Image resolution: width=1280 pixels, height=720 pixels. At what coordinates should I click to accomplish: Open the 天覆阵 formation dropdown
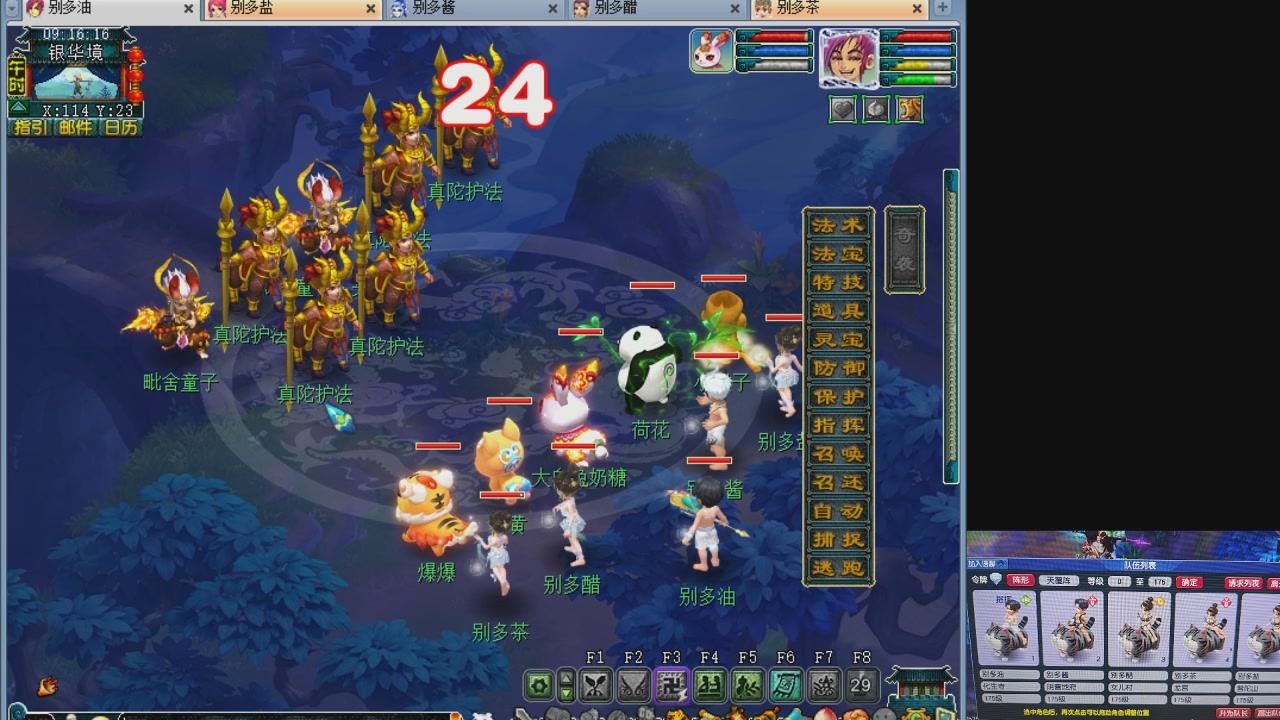tap(1059, 581)
